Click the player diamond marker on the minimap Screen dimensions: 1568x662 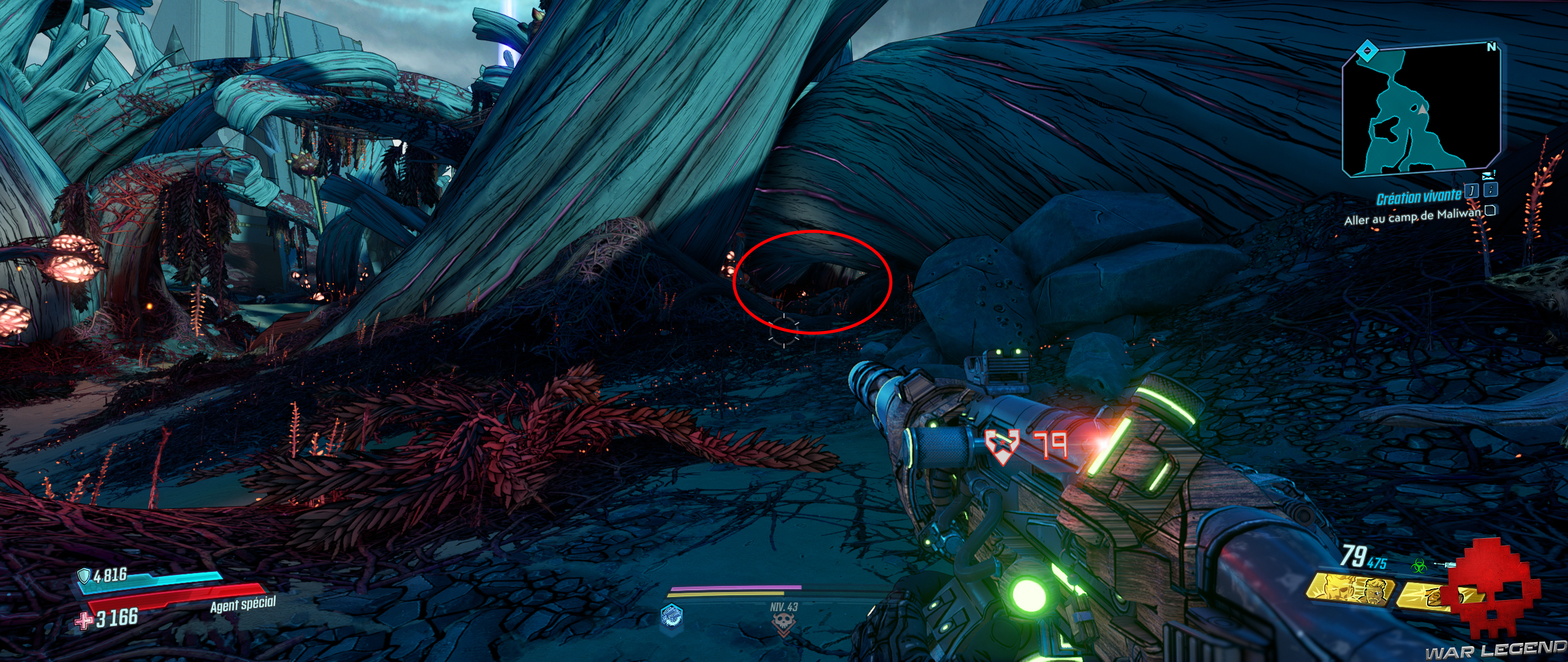click(1366, 49)
